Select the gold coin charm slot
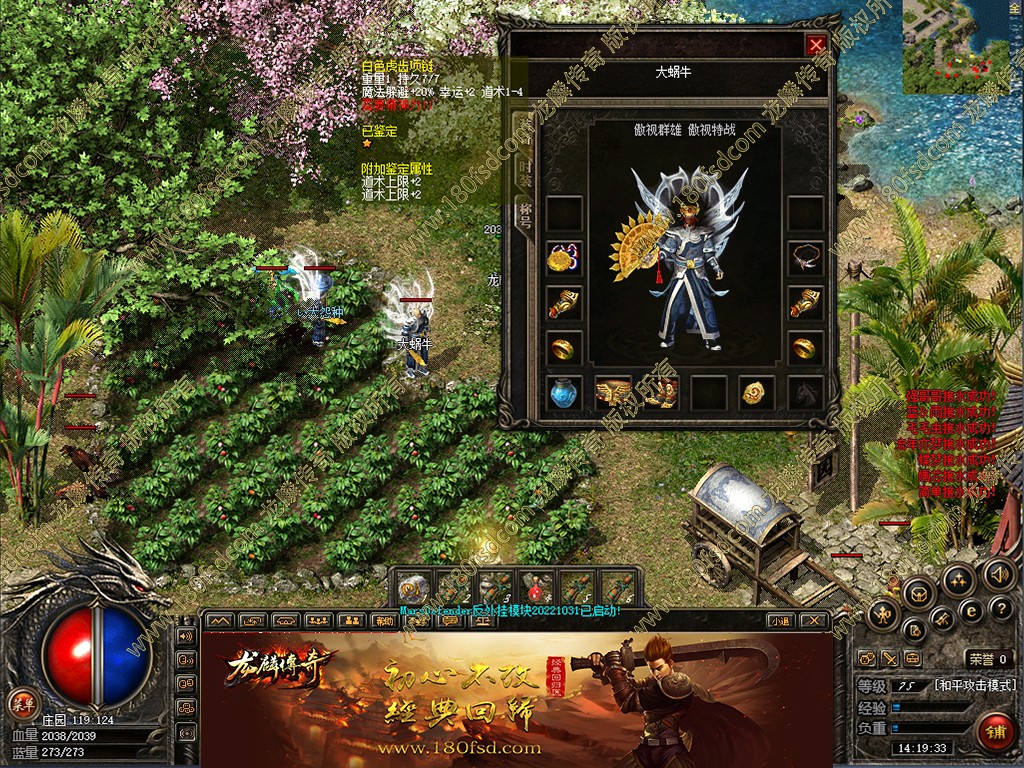 756,392
